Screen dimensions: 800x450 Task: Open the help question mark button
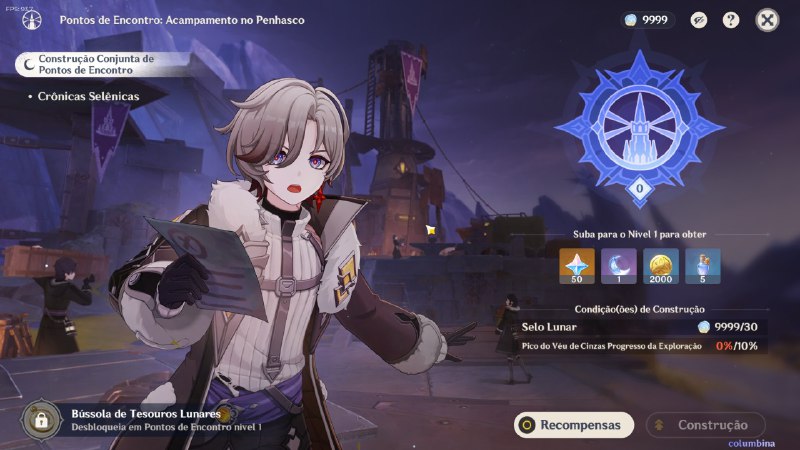[731, 20]
